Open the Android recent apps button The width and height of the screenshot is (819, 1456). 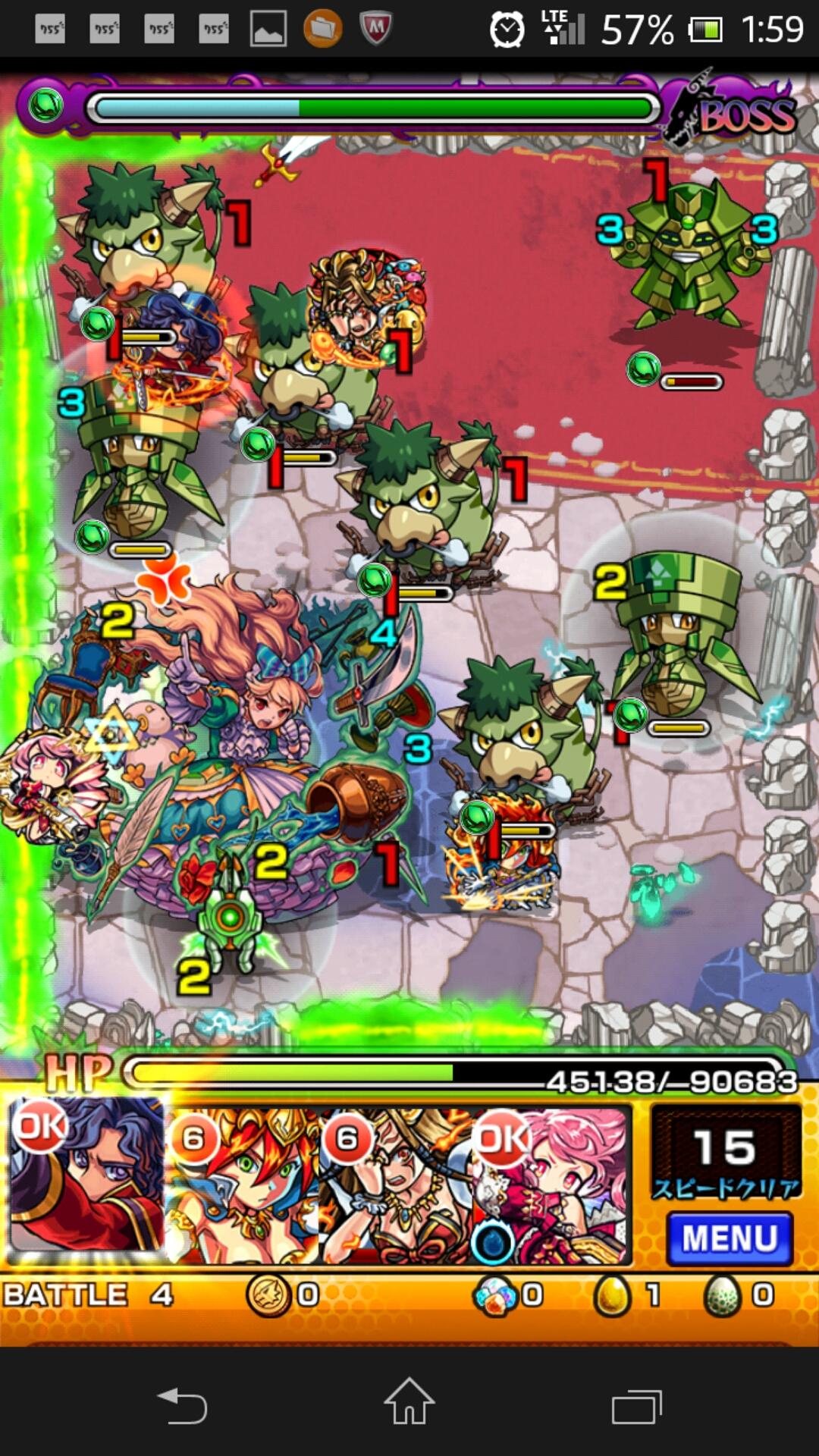[x=636, y=1405]
